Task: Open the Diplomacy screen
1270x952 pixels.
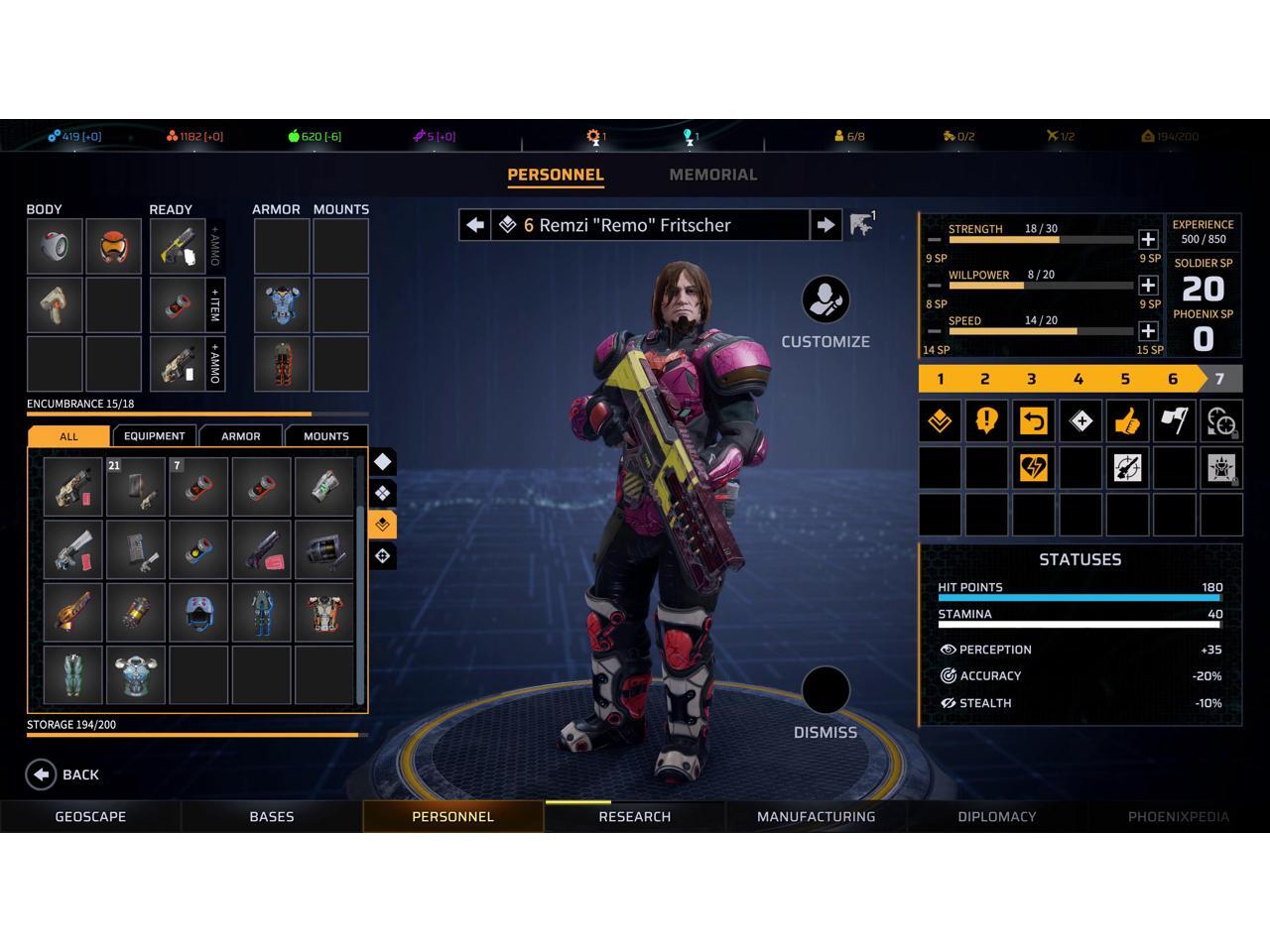Action: (996, 816)
